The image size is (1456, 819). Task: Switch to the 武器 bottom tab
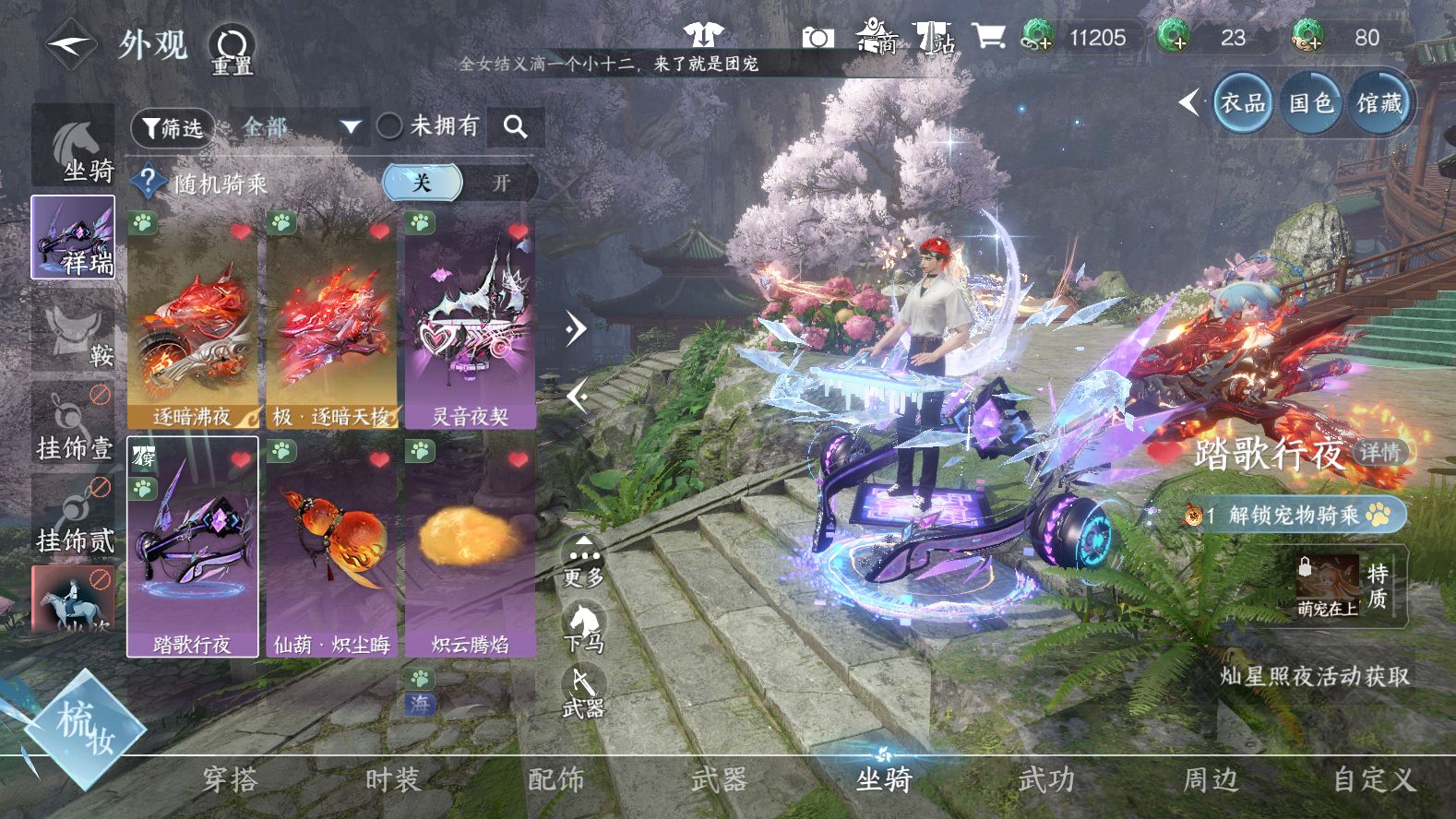719,780
